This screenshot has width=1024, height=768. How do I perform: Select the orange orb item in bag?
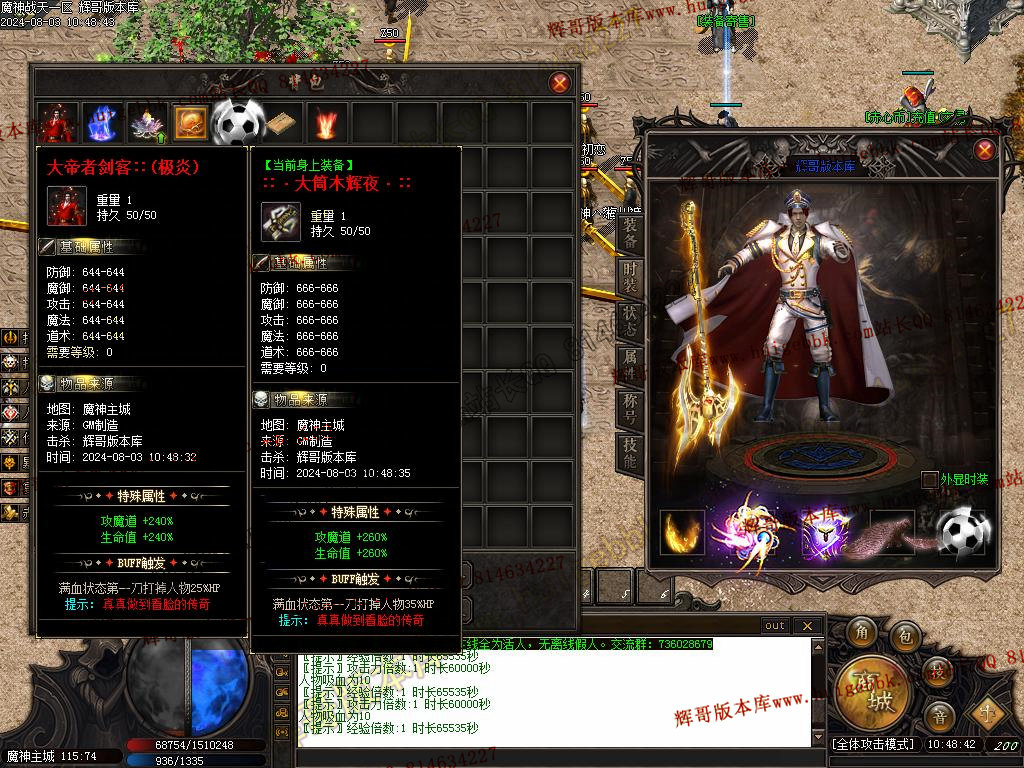coord(191,123)
